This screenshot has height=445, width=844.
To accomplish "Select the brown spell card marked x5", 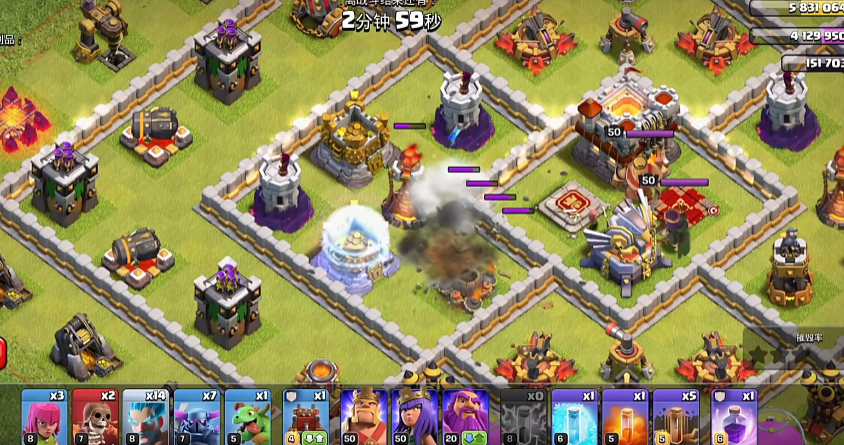I will (x=675, y=417).
